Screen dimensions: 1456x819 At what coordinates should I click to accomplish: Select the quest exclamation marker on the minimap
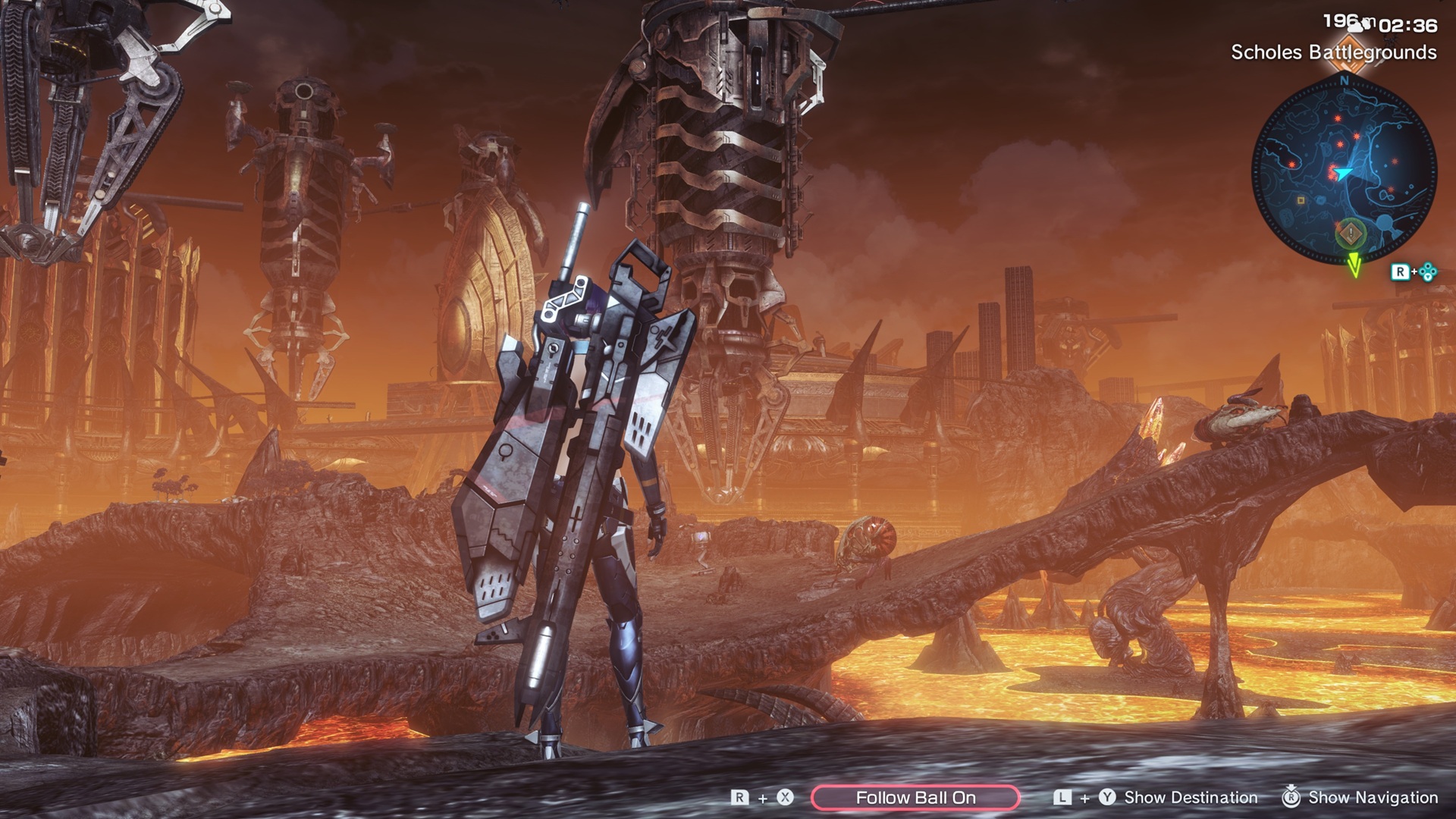1351,234
